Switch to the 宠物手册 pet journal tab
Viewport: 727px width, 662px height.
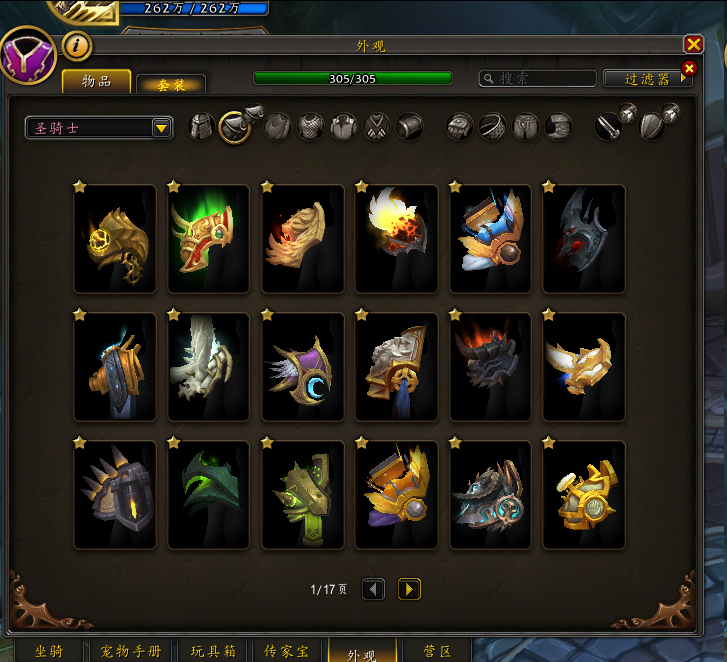click(x=131, y=652)
